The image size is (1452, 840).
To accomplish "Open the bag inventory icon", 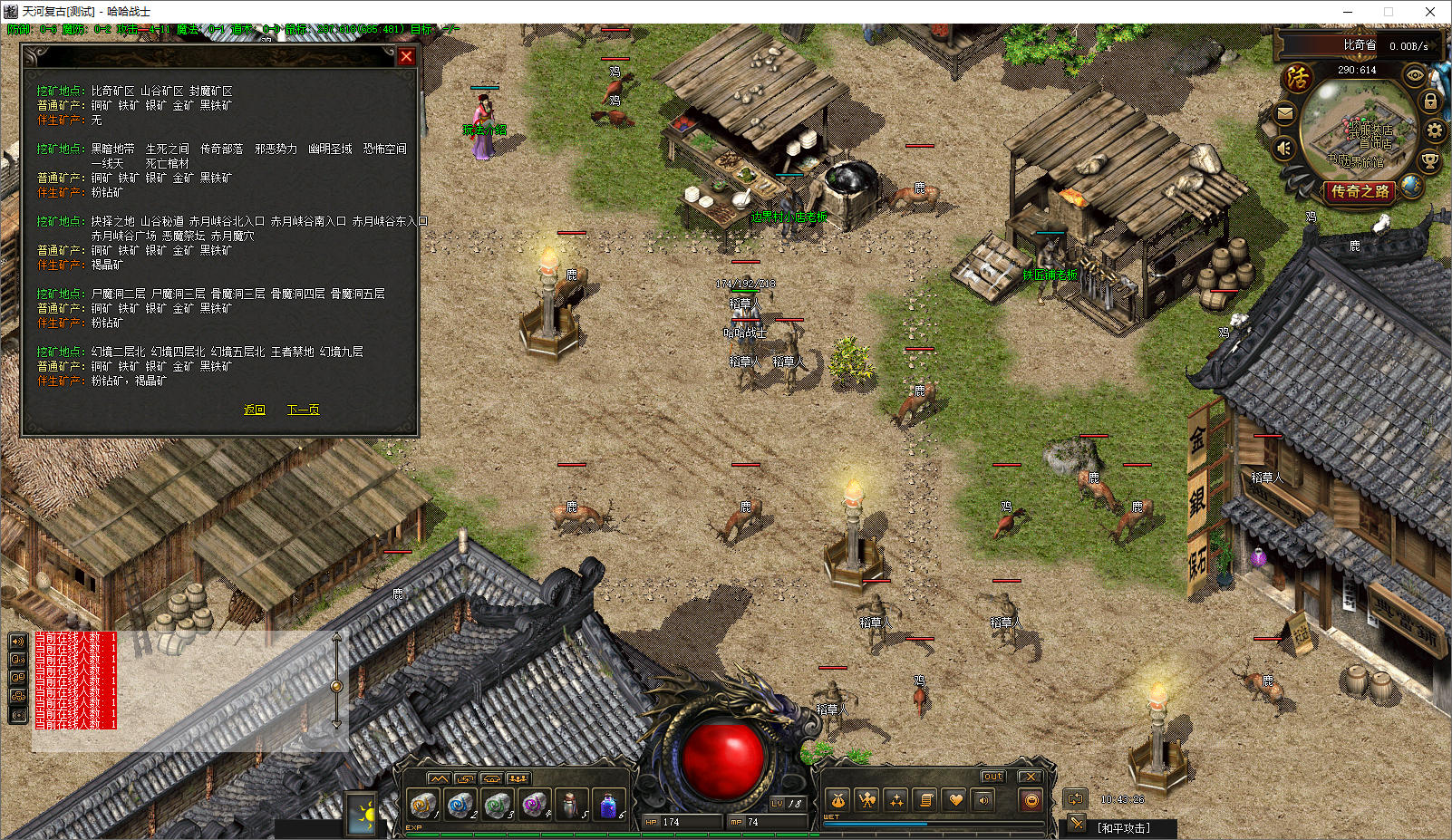I will click(837, 800).
